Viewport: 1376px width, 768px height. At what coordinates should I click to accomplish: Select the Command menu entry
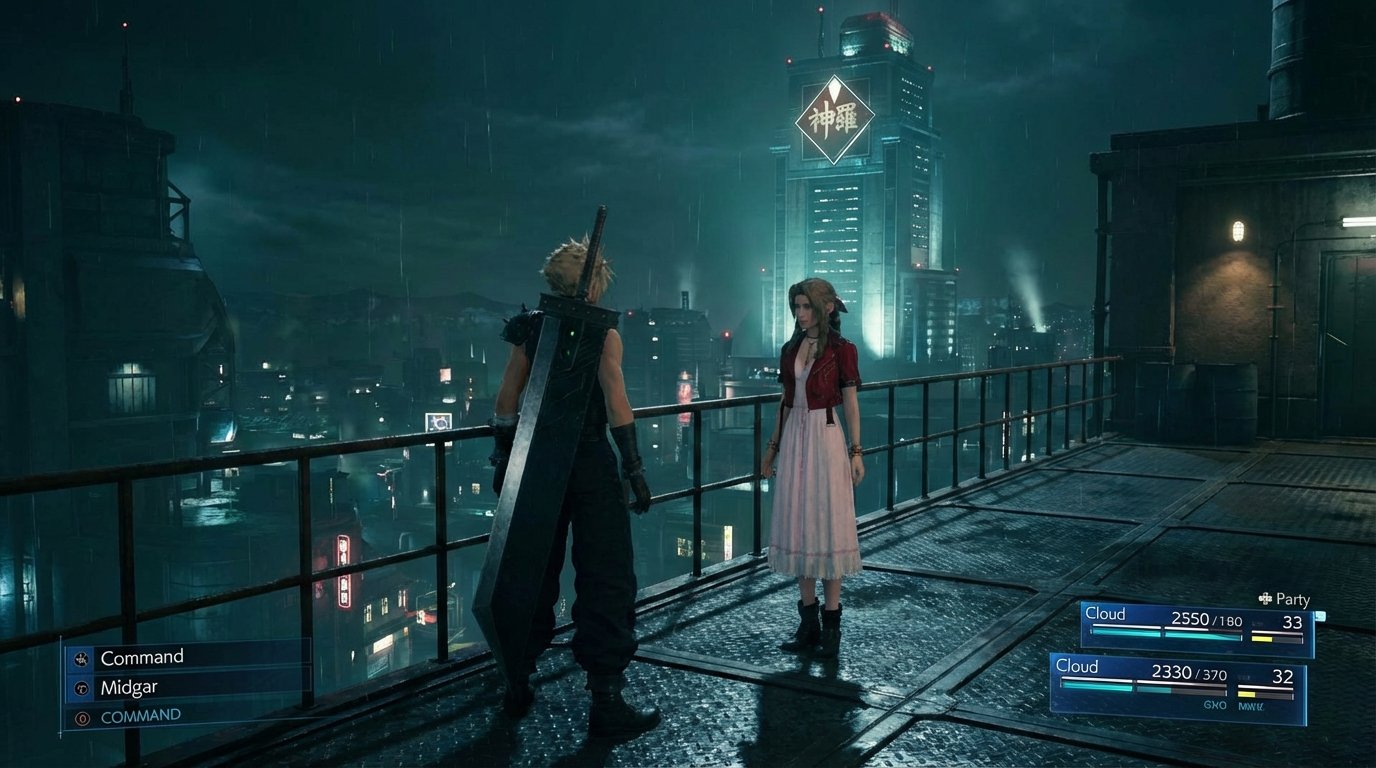click(x=143, y=656)
